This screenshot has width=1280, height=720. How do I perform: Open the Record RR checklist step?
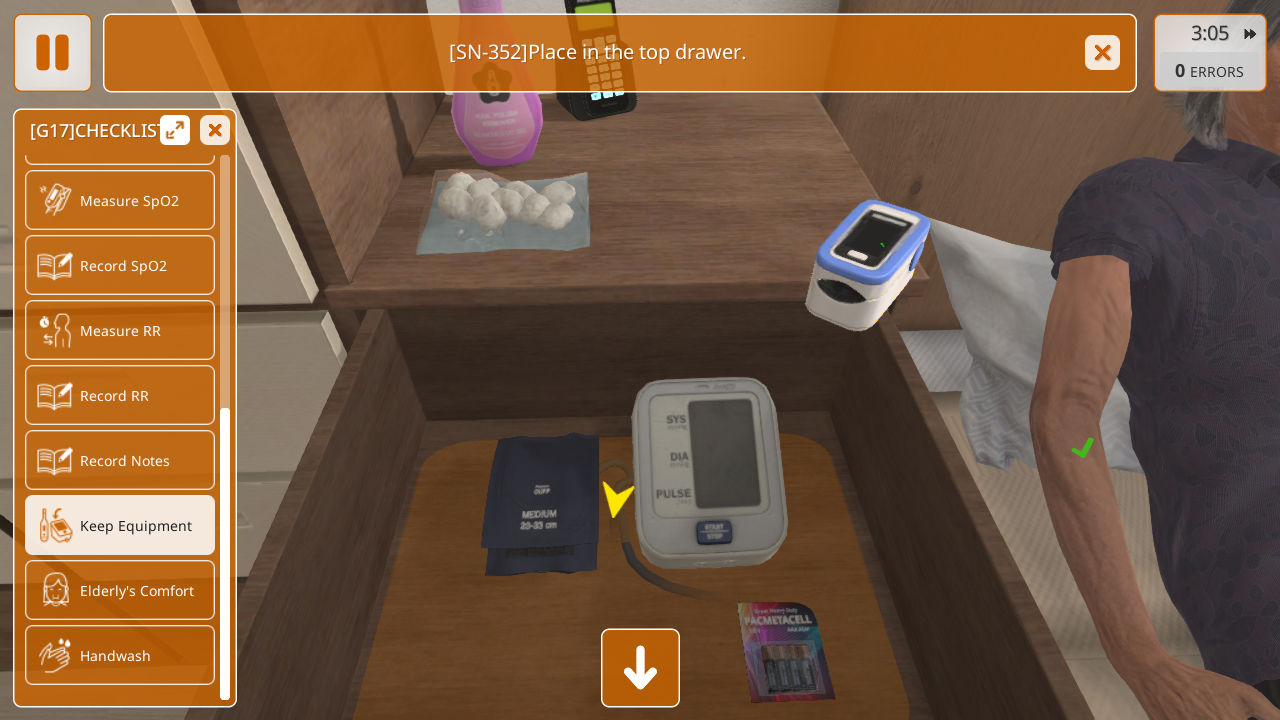coord(120,395)
